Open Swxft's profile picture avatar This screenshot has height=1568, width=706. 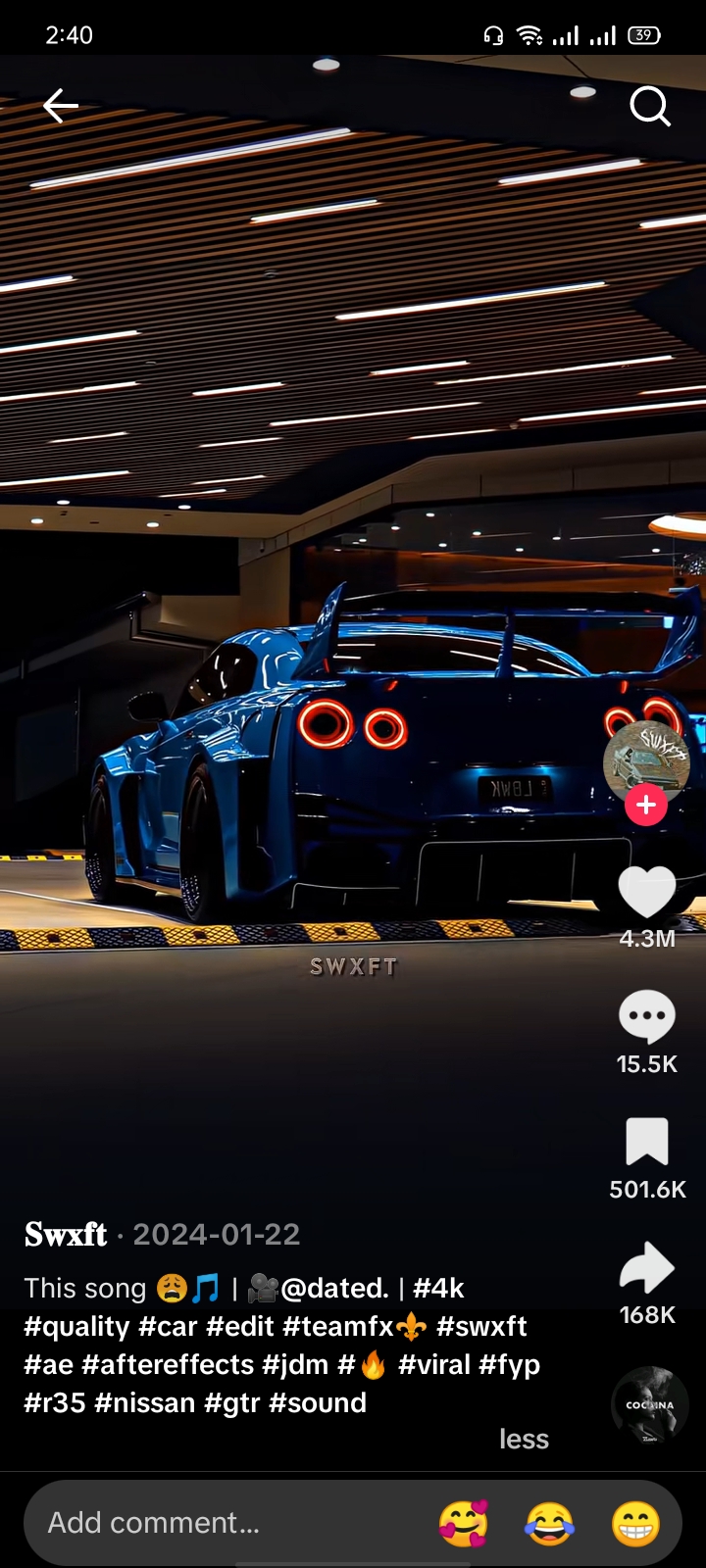pyautogui.click(x=646, y=759)
